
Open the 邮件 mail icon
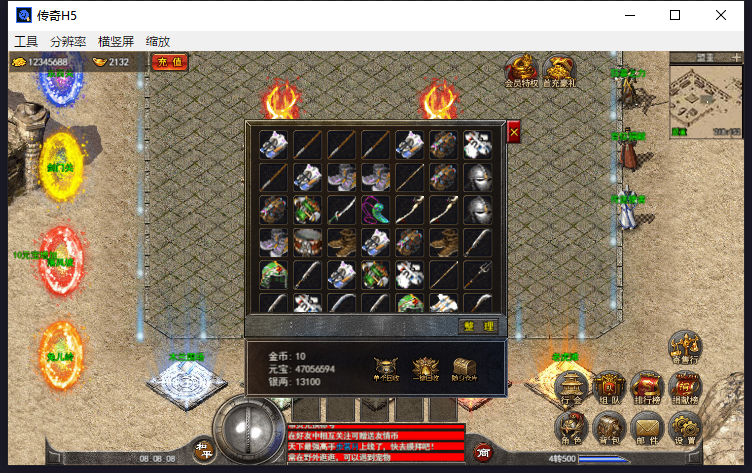(x=647, y=428)
